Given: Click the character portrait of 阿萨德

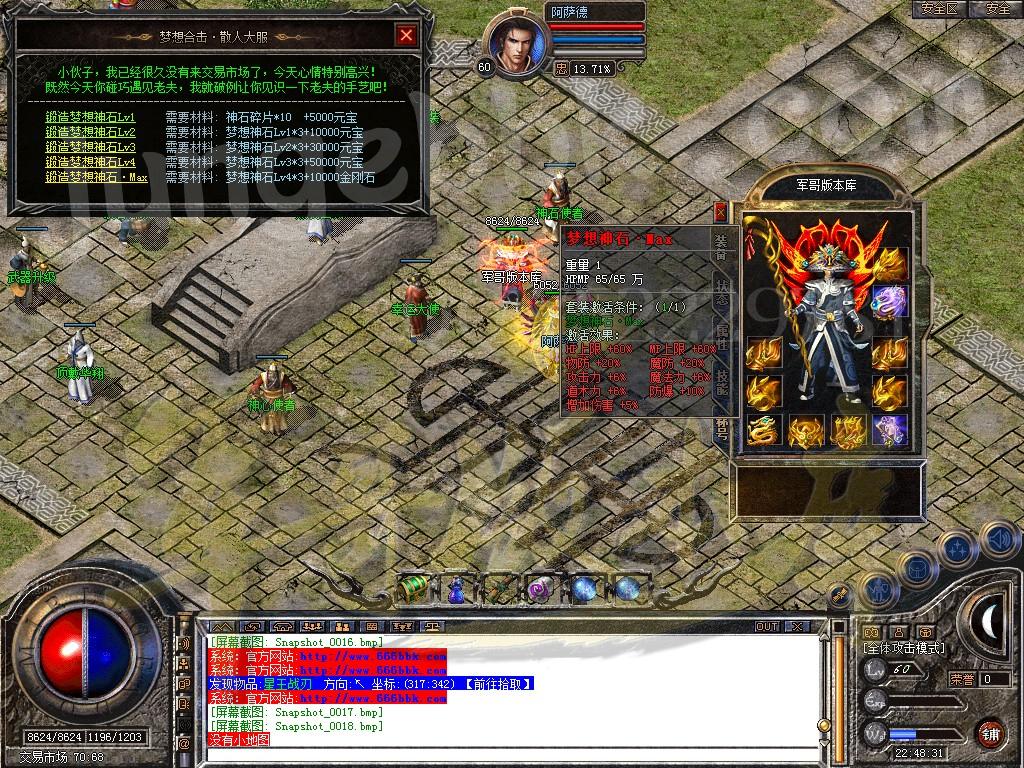Looking at the screenshot, I should pos(516,45).
